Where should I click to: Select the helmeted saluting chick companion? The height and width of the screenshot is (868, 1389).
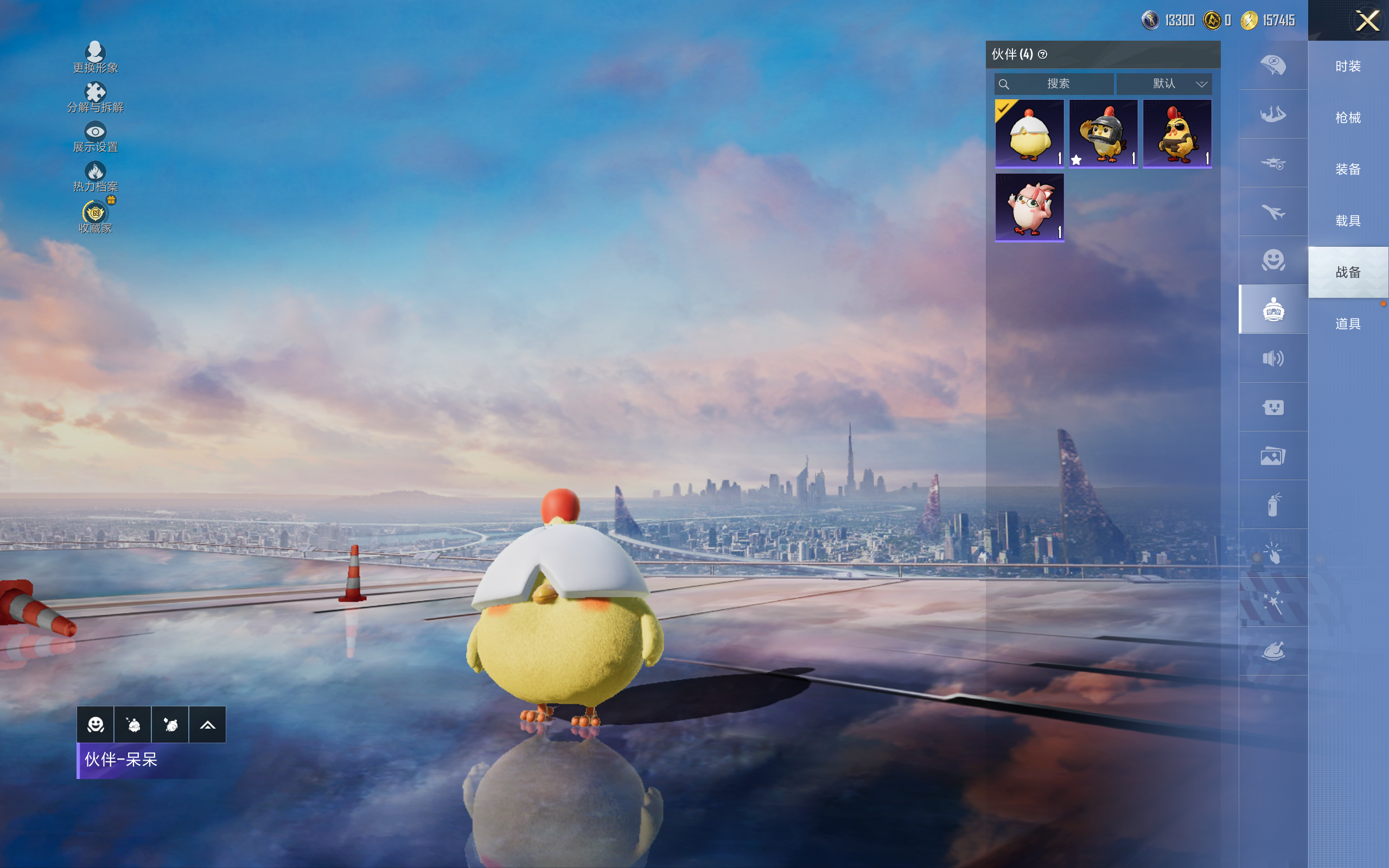(x=1103, y=133)
